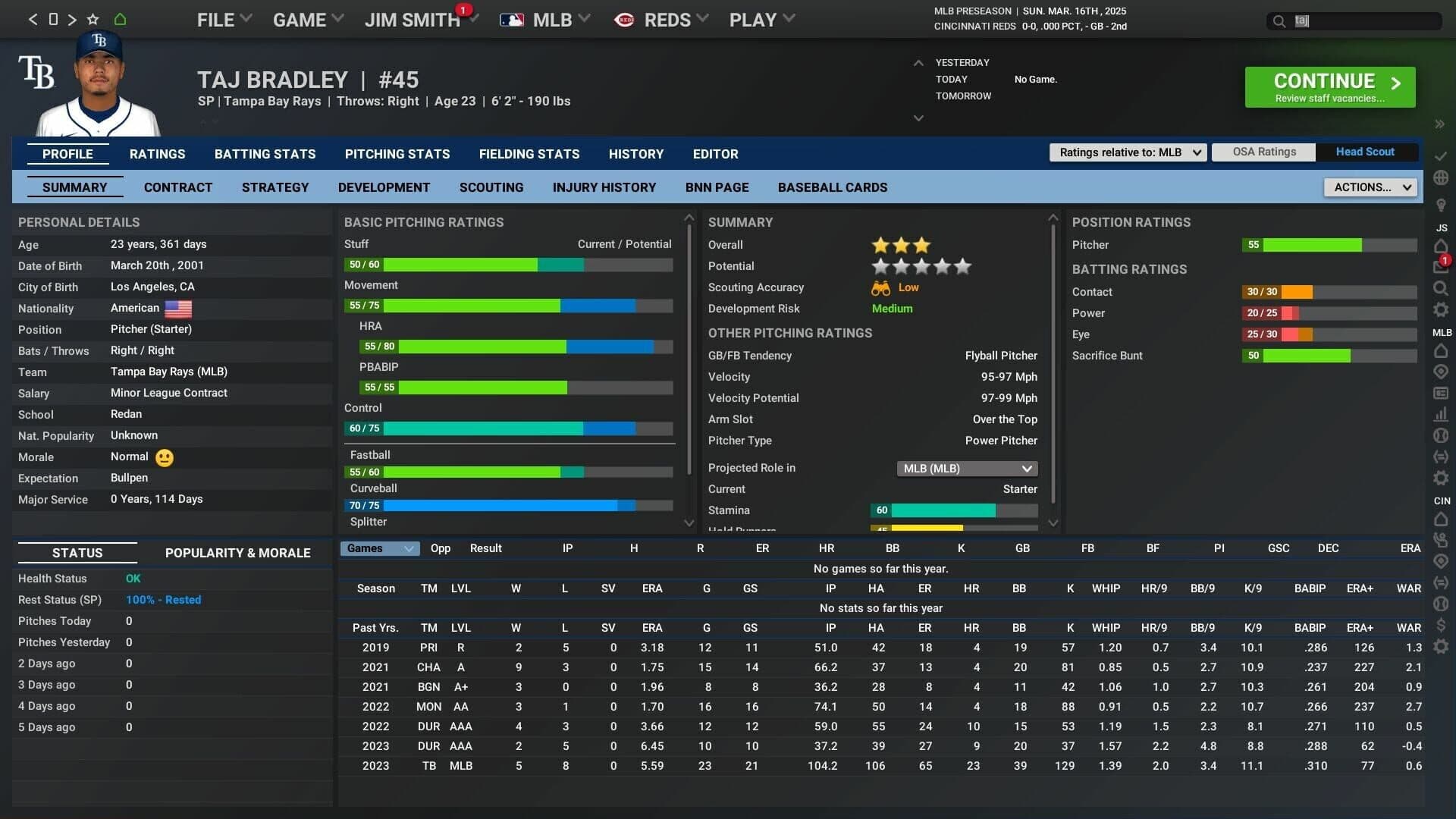Collapse the schedule panel with up arrow

[918, 64]
